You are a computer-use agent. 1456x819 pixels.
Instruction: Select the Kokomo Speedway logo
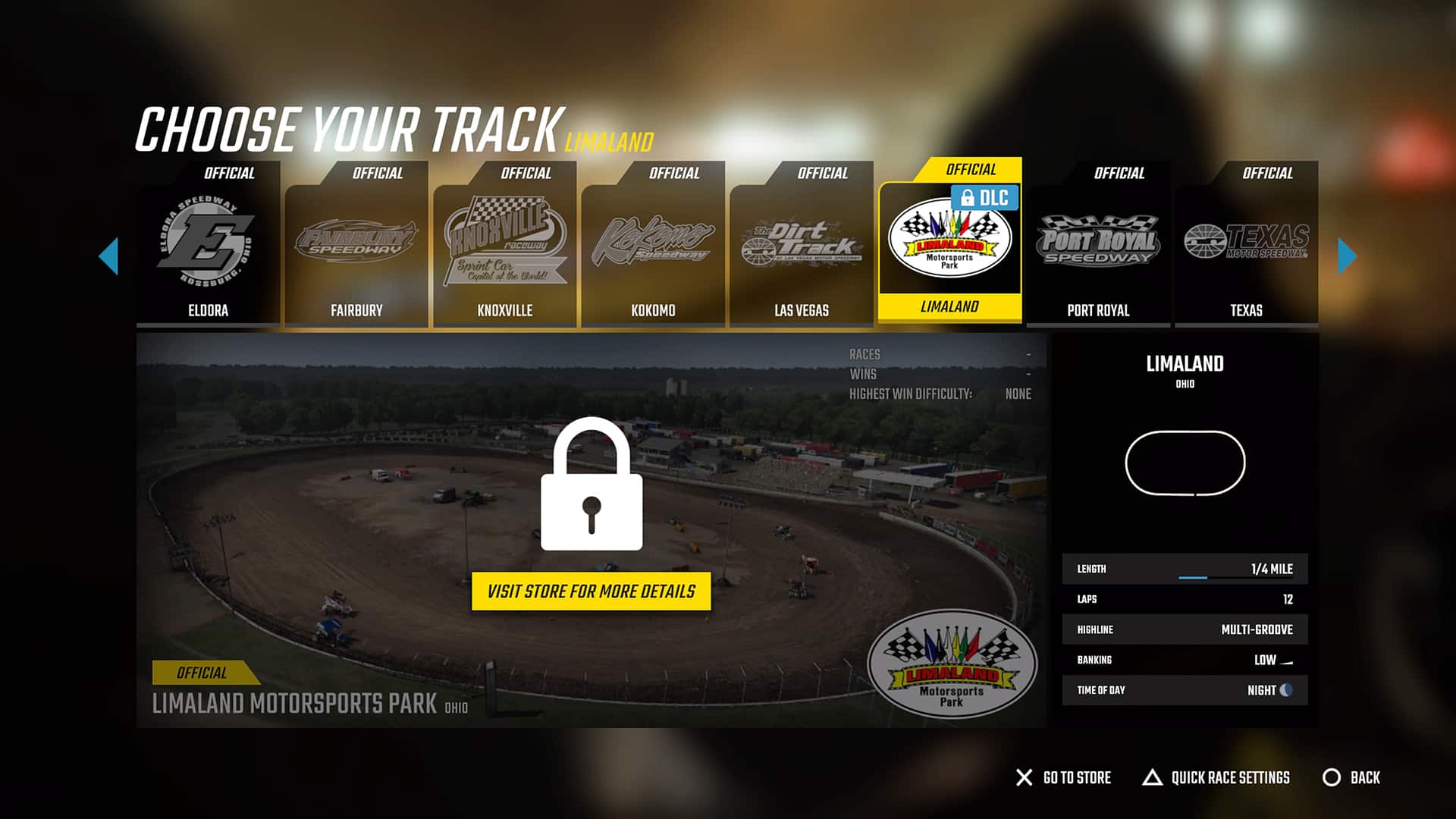[653, 239]
